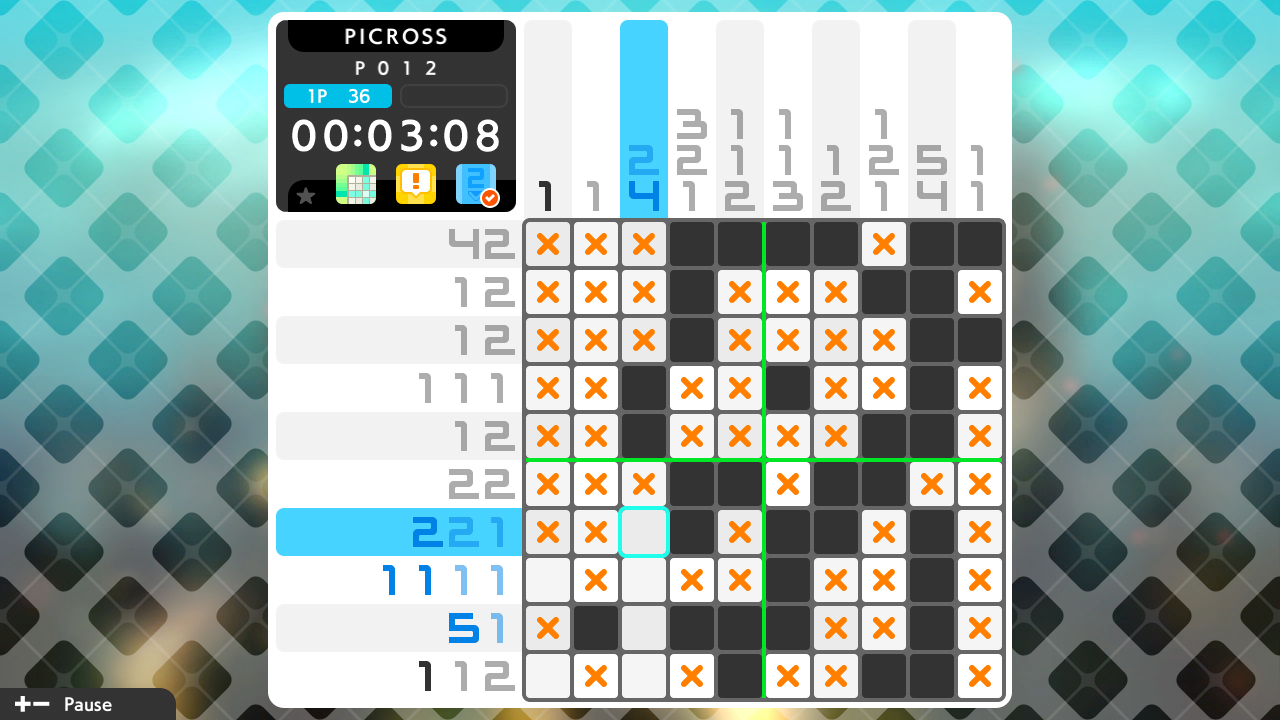Click the P012 puzzle label
The width and height of the screenshot is (1280, 720).
(x=396, y=68)
